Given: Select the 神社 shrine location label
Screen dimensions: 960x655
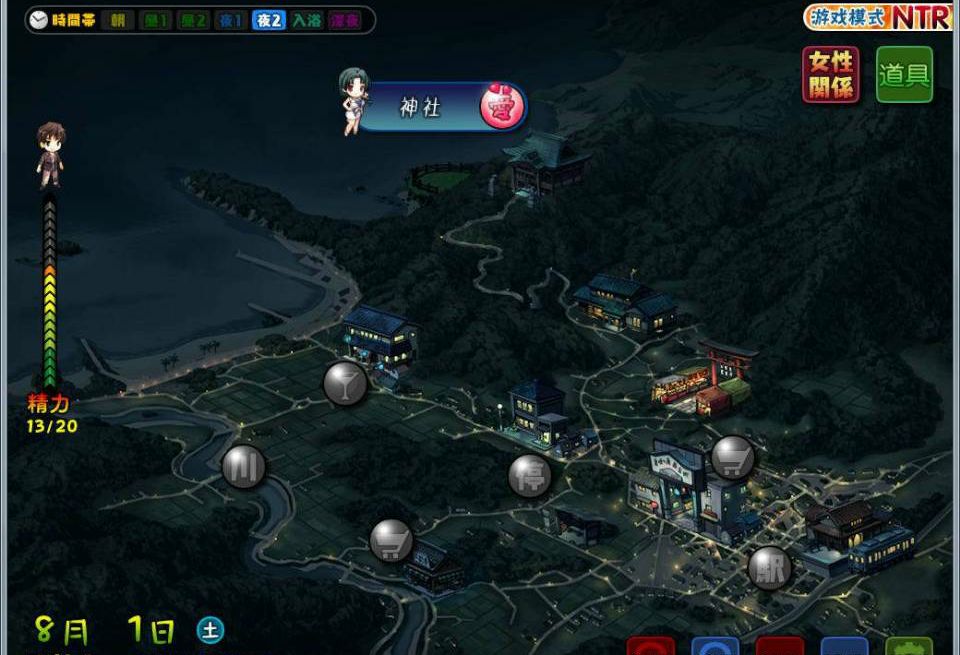Looking at the screenshot, I should (420, 108).
